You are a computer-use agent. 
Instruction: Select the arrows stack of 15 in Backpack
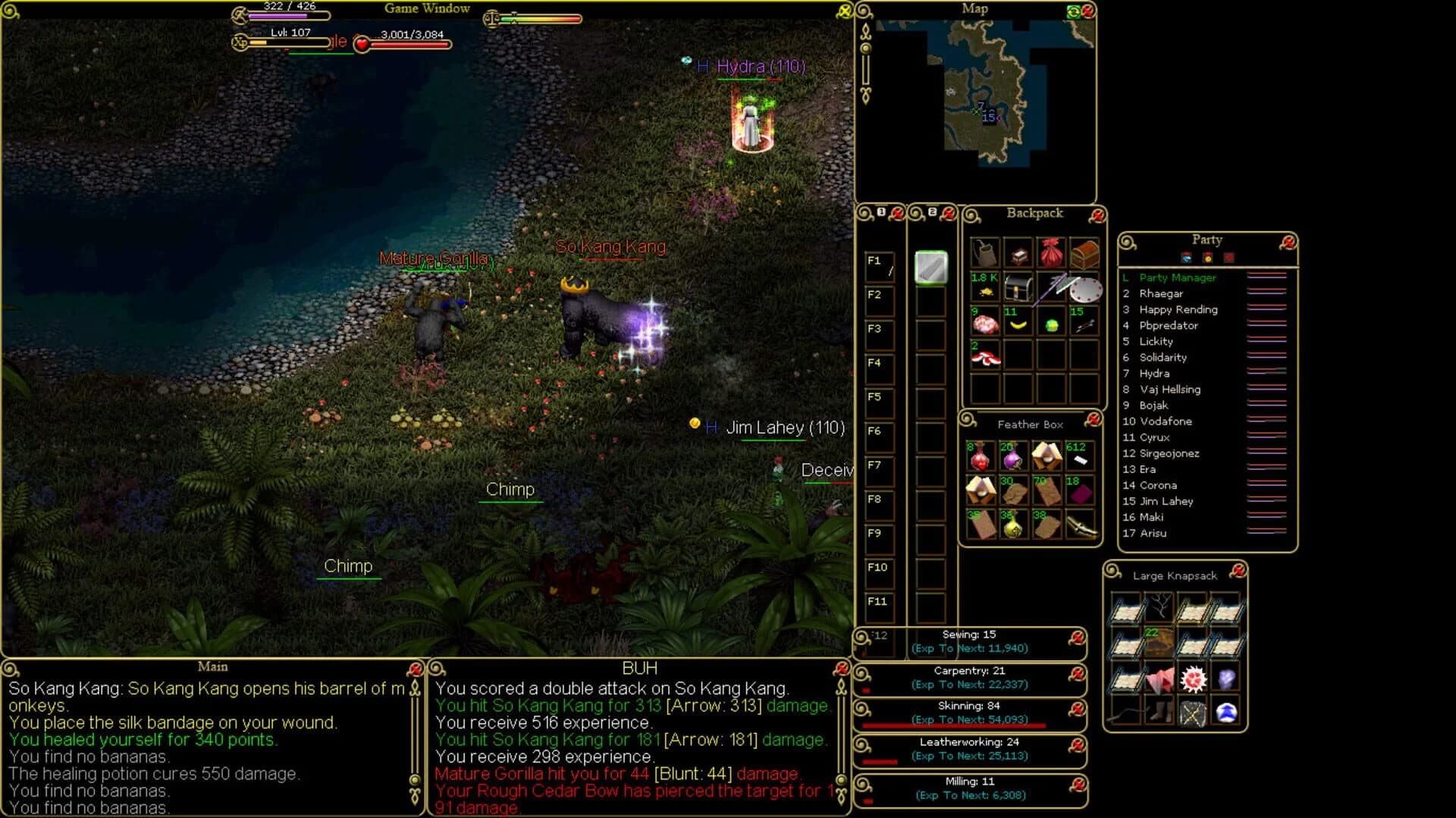pyautogui.click(x=1085, y=324)
